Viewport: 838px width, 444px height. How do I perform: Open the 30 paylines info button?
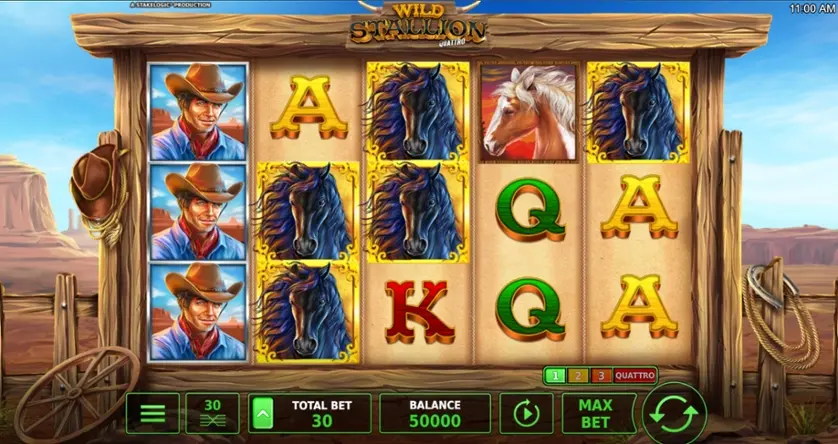click(x=212, y=413)
